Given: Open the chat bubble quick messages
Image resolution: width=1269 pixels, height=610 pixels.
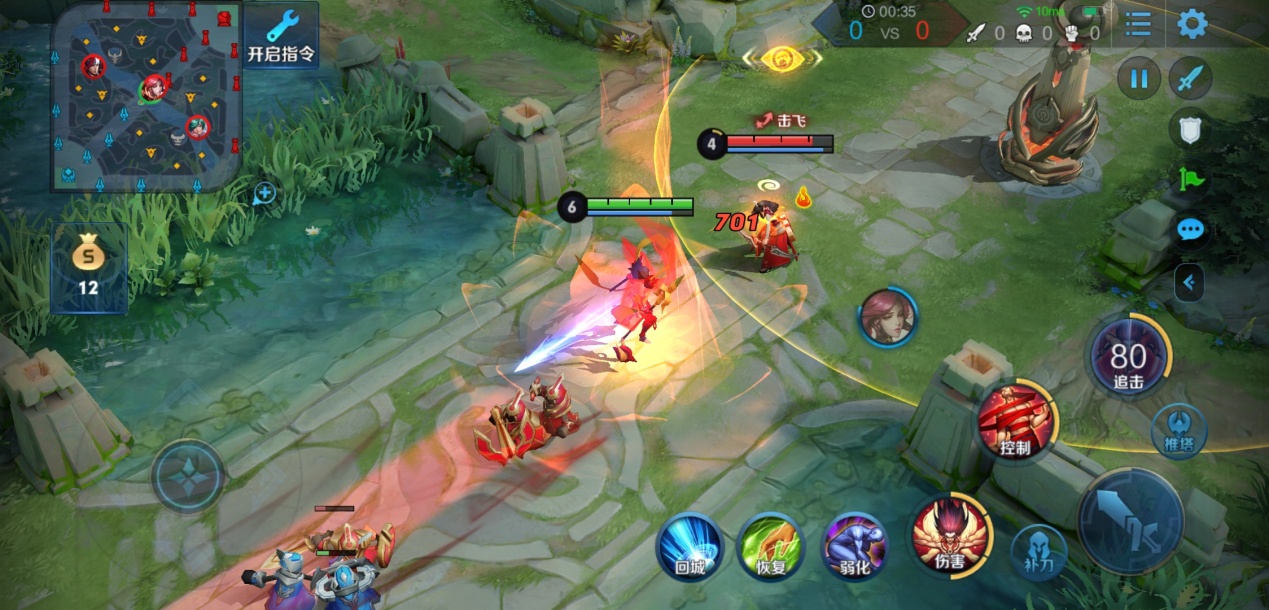Looking at the screenshot, I should coord(1190,230).
